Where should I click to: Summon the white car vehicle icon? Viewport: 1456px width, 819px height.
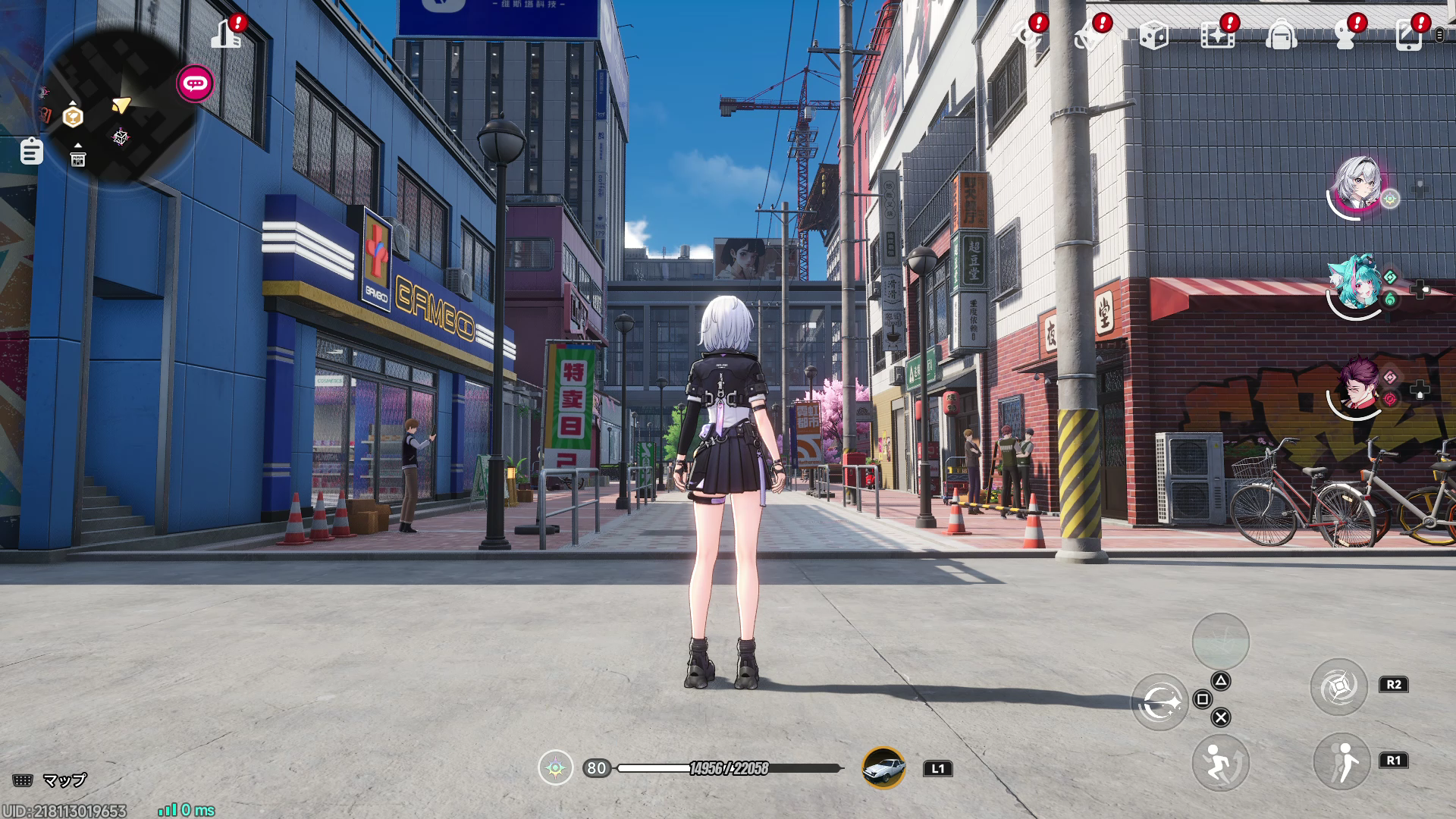click(883, 767)
